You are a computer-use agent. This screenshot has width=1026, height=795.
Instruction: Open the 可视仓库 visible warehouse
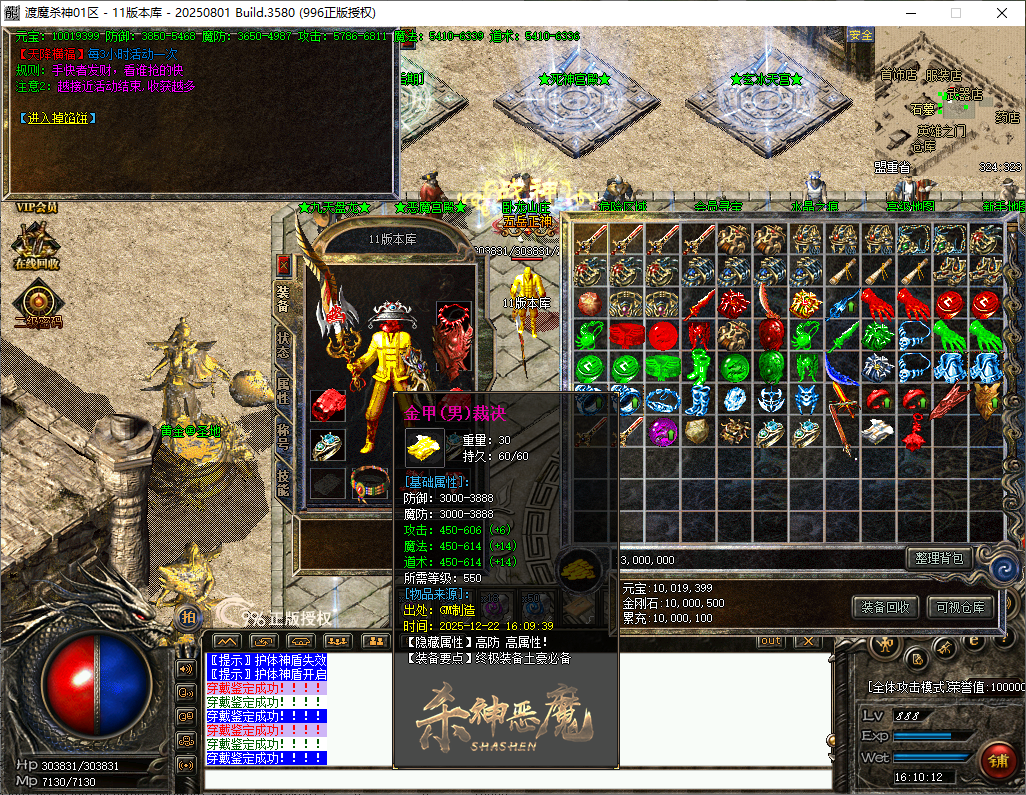point(959,606)
